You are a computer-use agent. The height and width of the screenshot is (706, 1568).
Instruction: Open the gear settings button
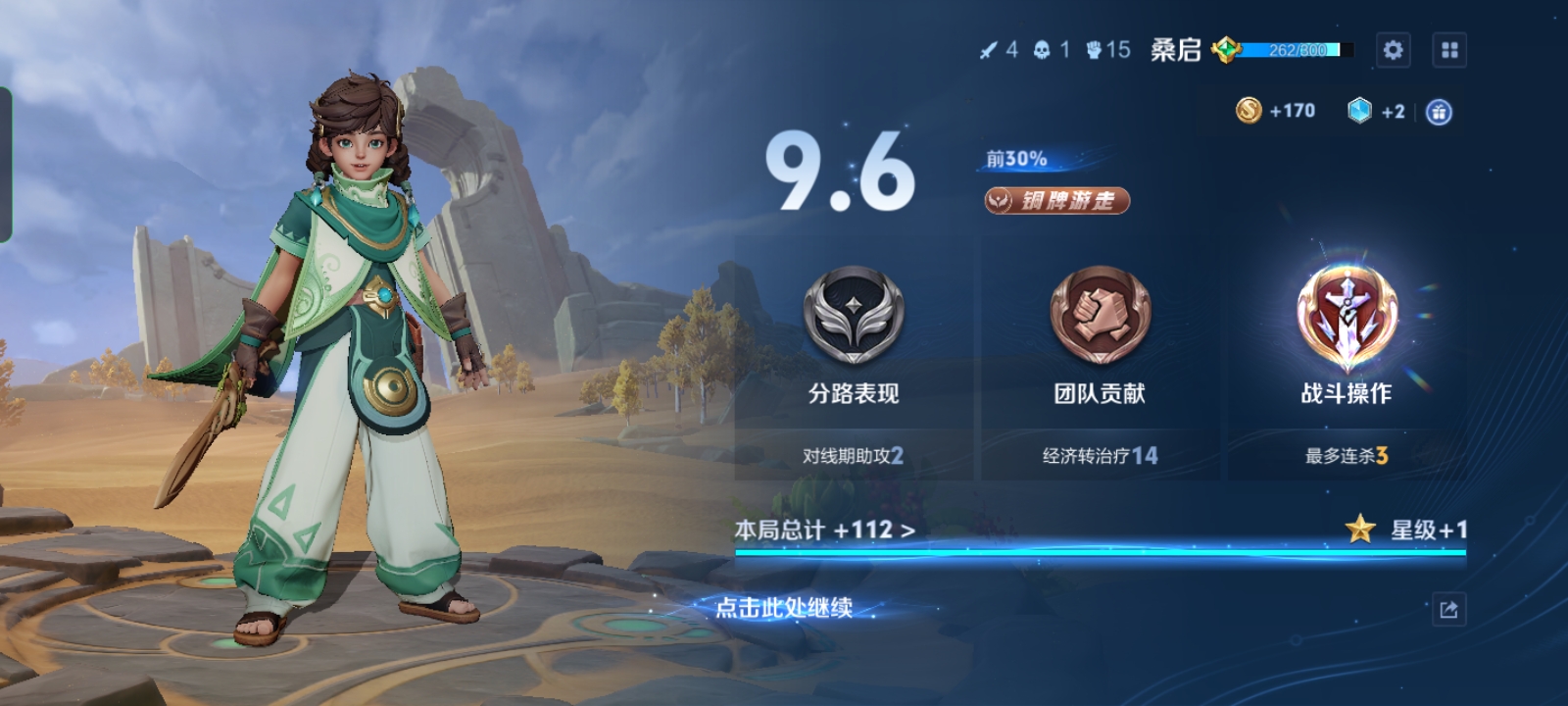point(1393,50)
